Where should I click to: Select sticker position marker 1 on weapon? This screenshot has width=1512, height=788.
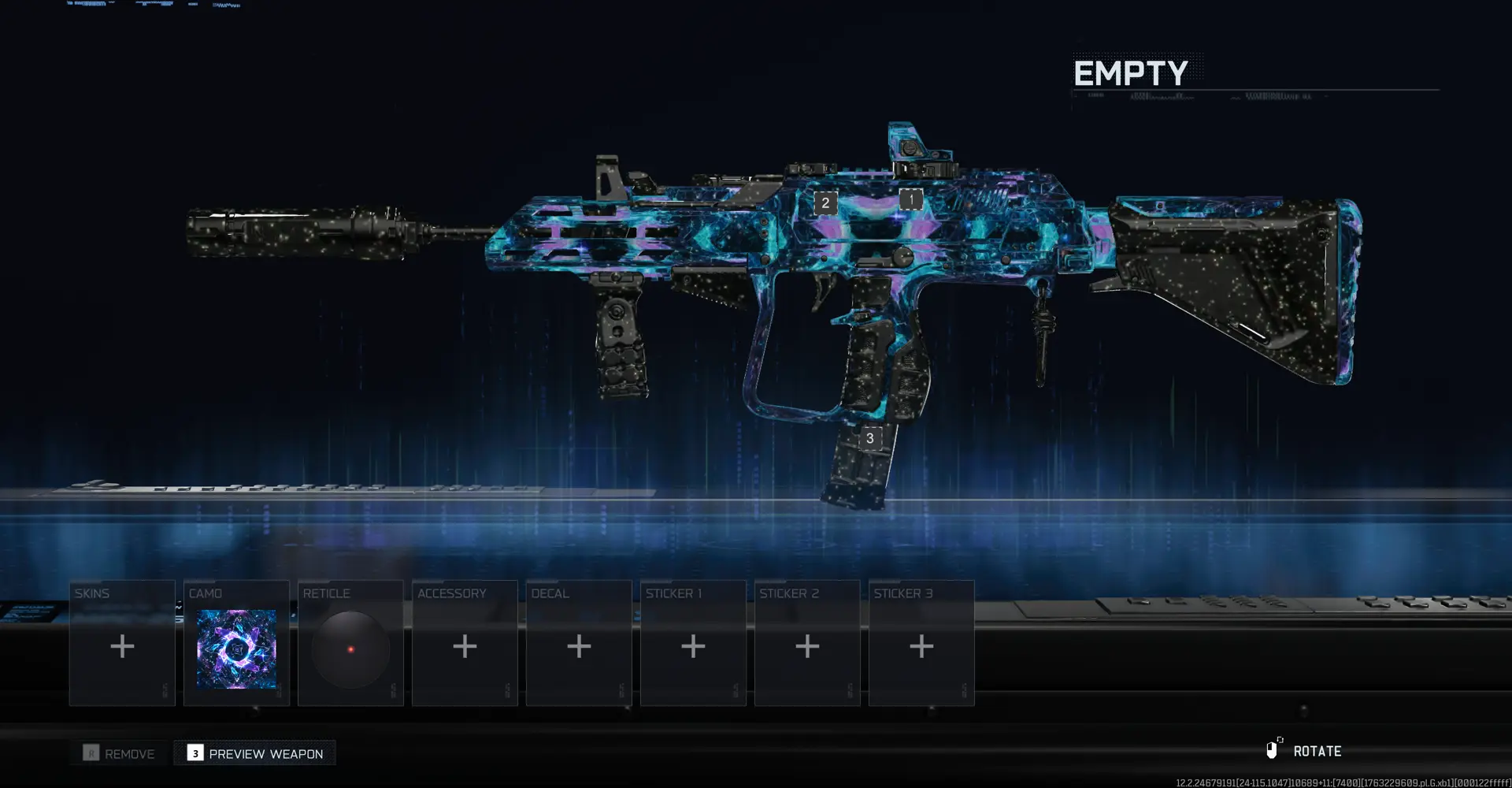tap(911, 200)
